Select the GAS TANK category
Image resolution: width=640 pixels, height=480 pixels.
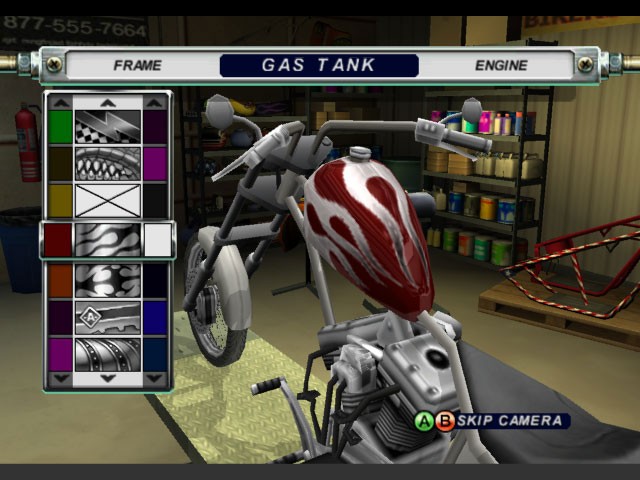coord(318,65)
